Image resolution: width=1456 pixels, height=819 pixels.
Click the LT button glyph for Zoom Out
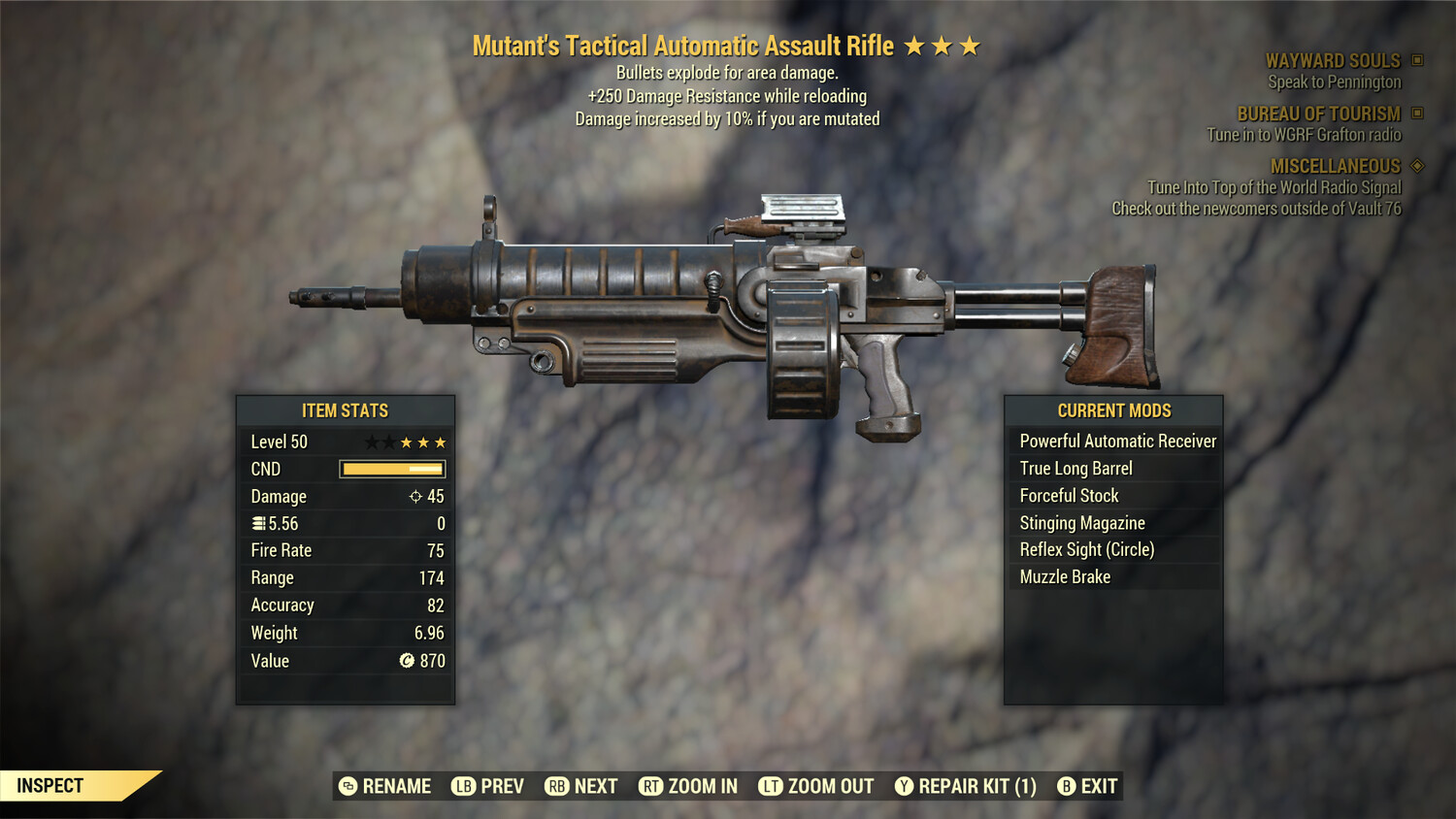tap(770, 786)
